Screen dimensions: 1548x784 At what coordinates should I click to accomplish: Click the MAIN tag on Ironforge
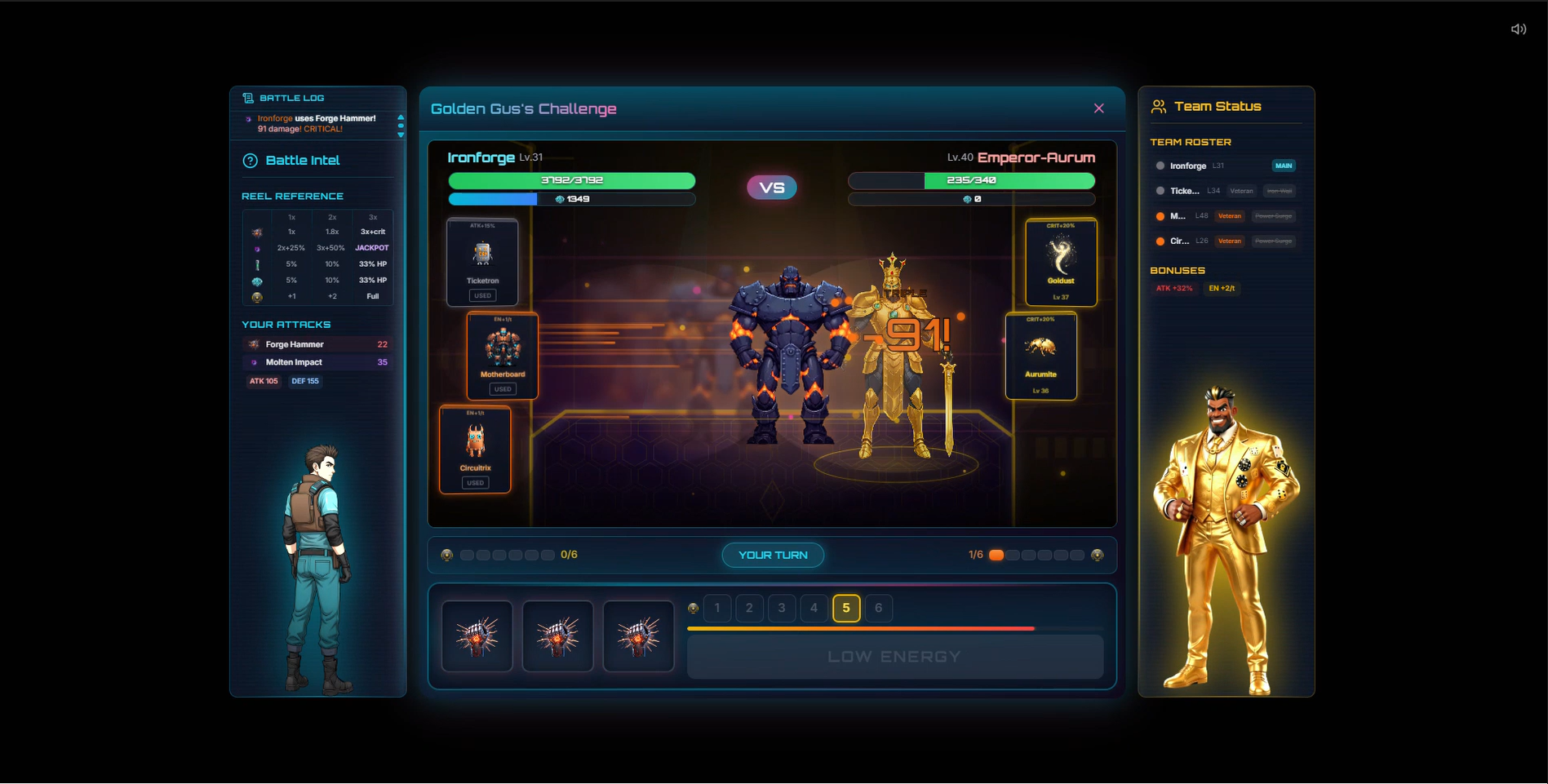click(x=1284, y=166)
